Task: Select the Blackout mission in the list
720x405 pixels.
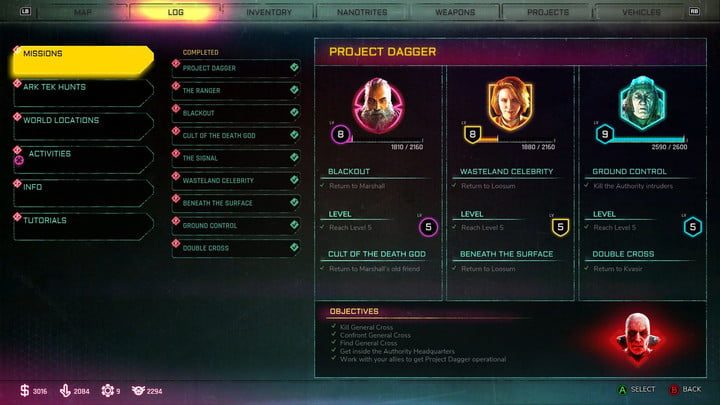Action: point(236,113)
